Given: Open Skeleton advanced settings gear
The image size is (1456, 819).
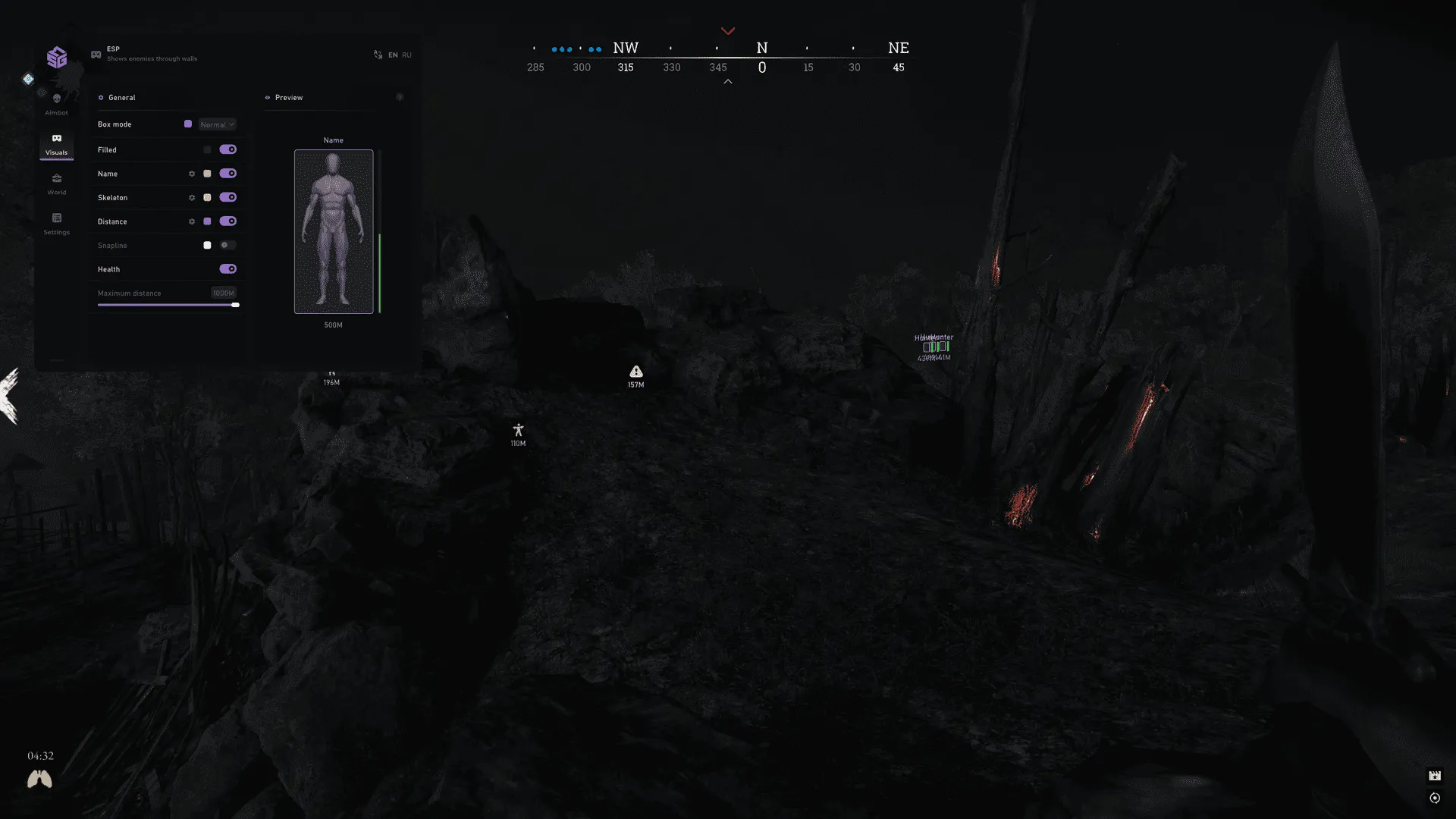Looking at the screenshot, I should pyautogui.click(x=192, y=197).
